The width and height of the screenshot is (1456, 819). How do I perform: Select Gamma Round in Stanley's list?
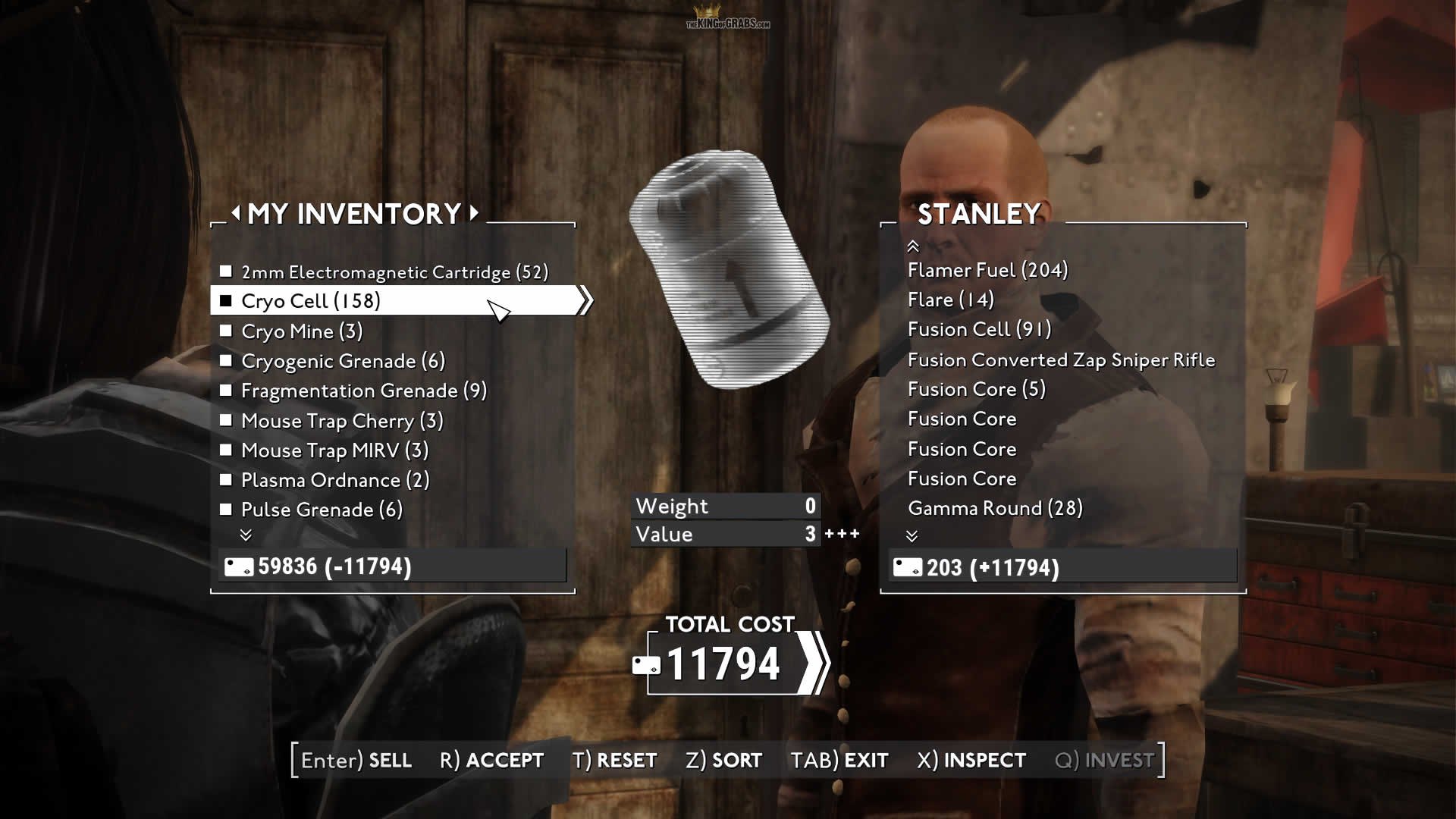pyautogui.click(x=995, y=508)
